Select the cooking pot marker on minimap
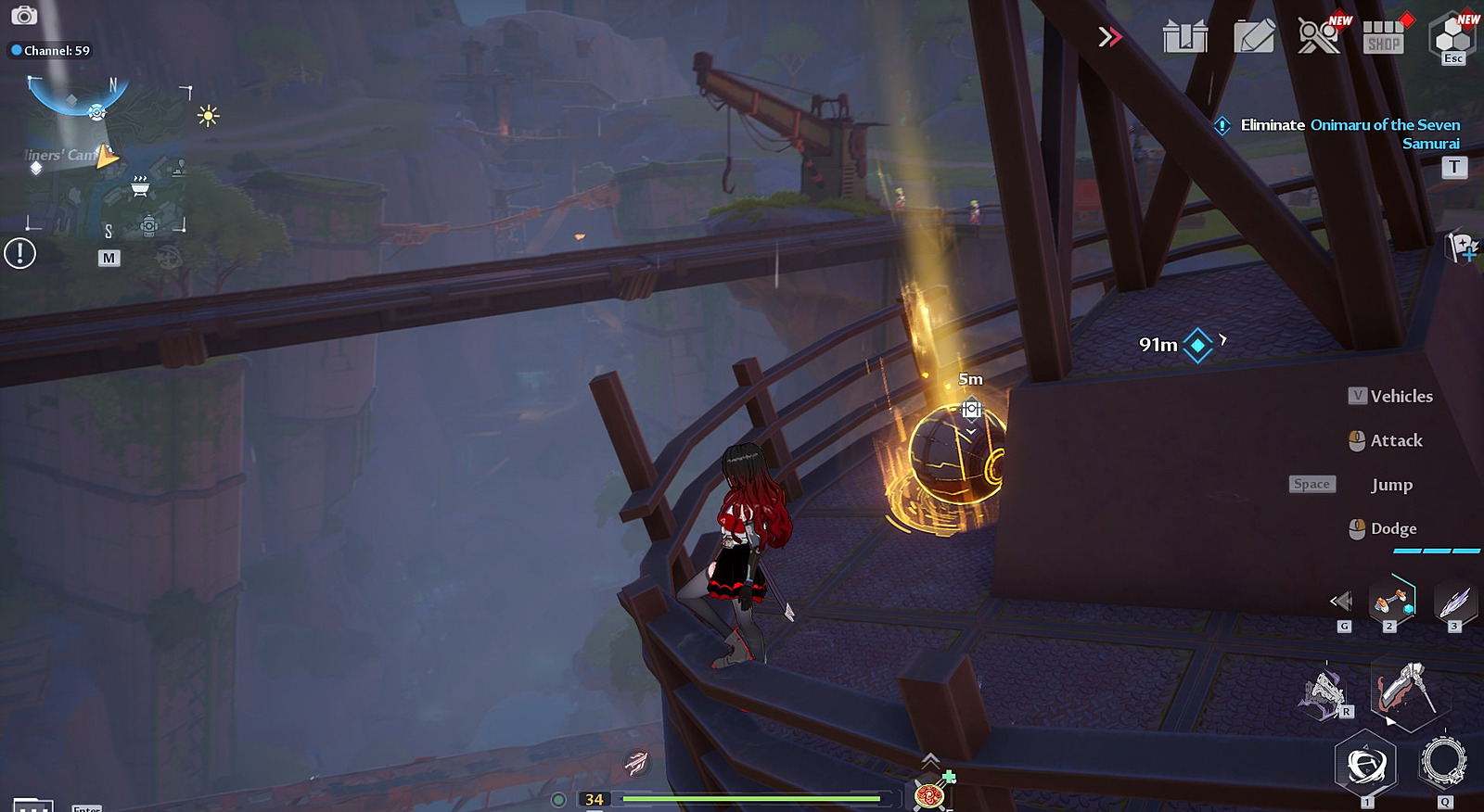1484x812 pixels. (x=140, y=187)
